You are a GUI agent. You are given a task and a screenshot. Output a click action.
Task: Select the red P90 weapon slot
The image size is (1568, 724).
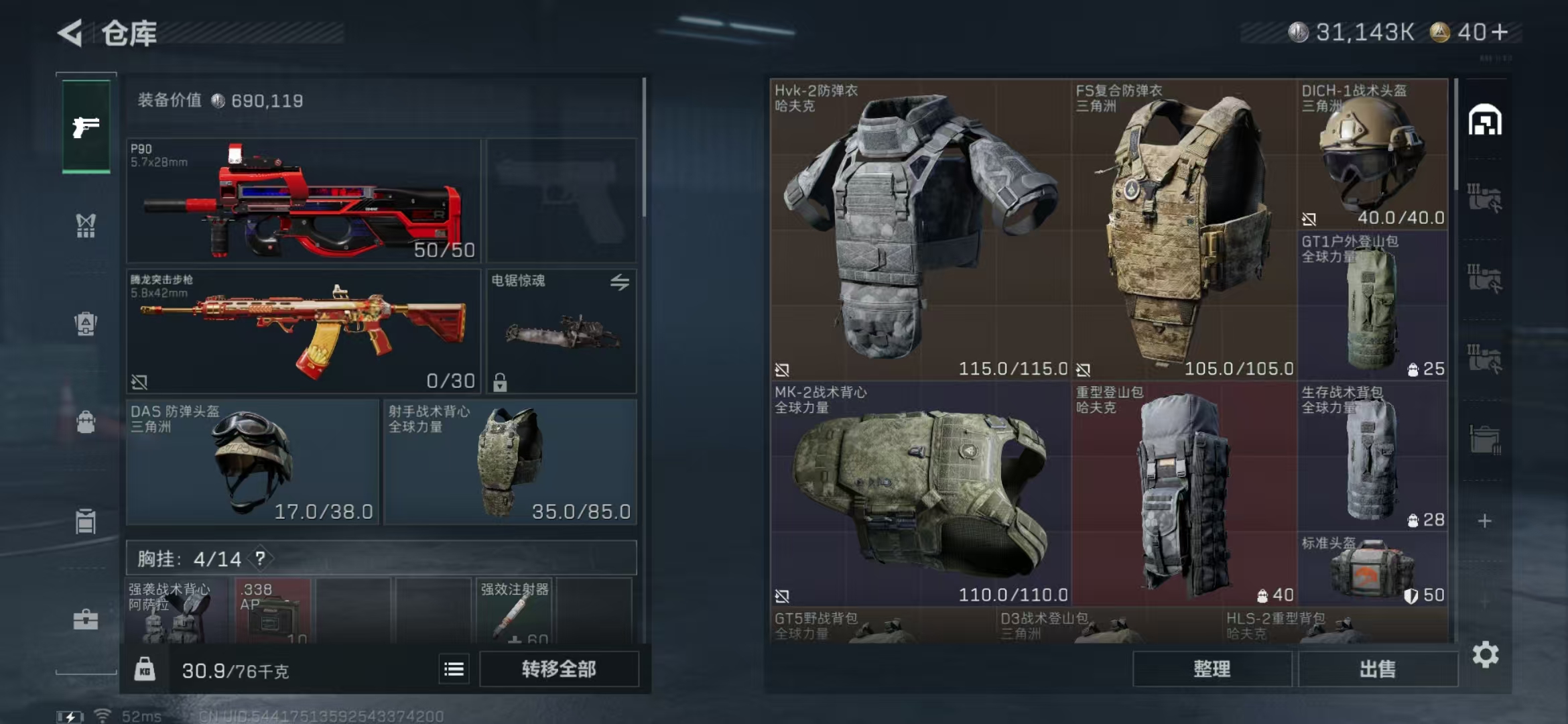point(304,200)
